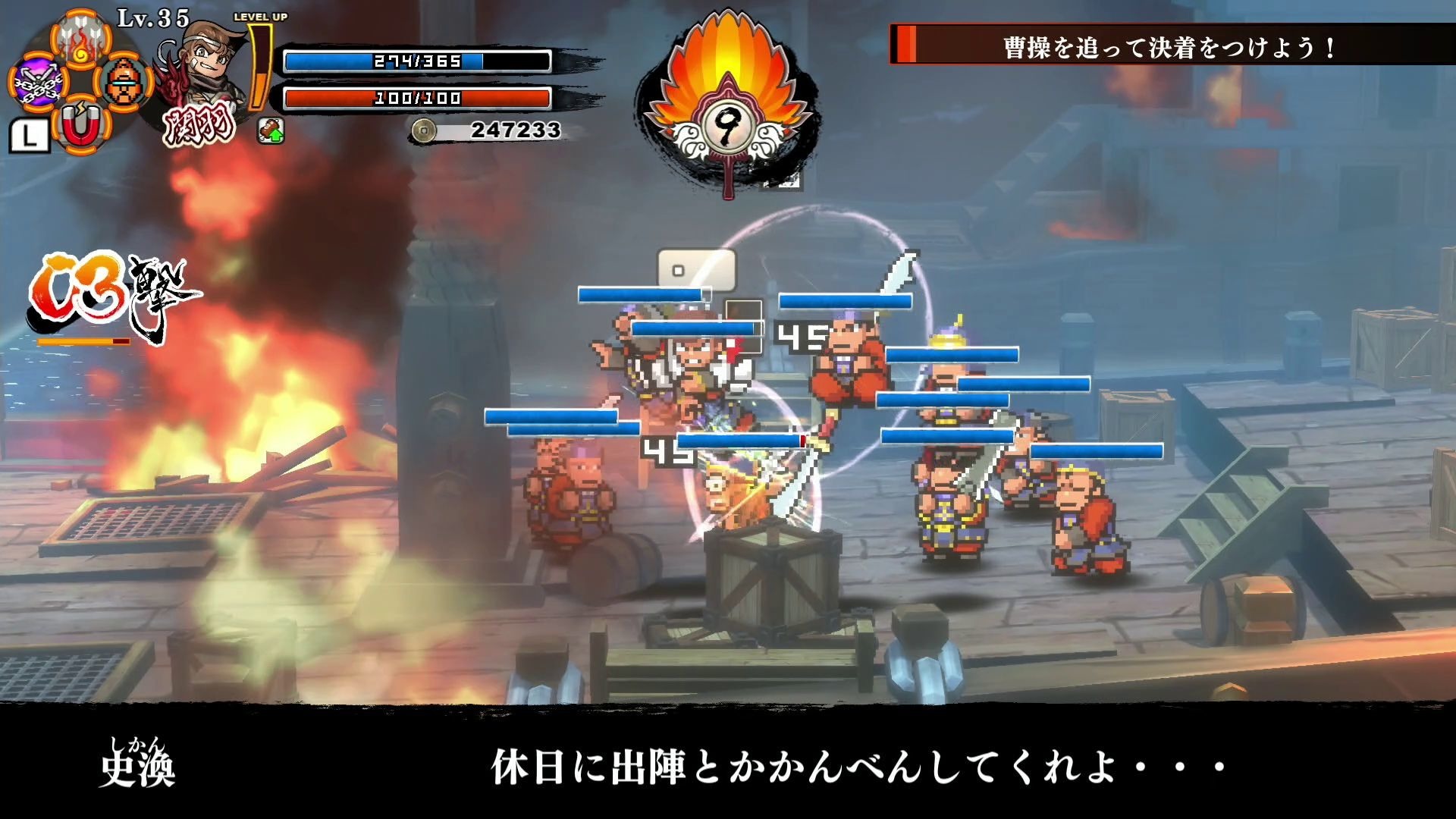Click the gold coin currency icon
1456x819 pixels.
coord(425,129)
